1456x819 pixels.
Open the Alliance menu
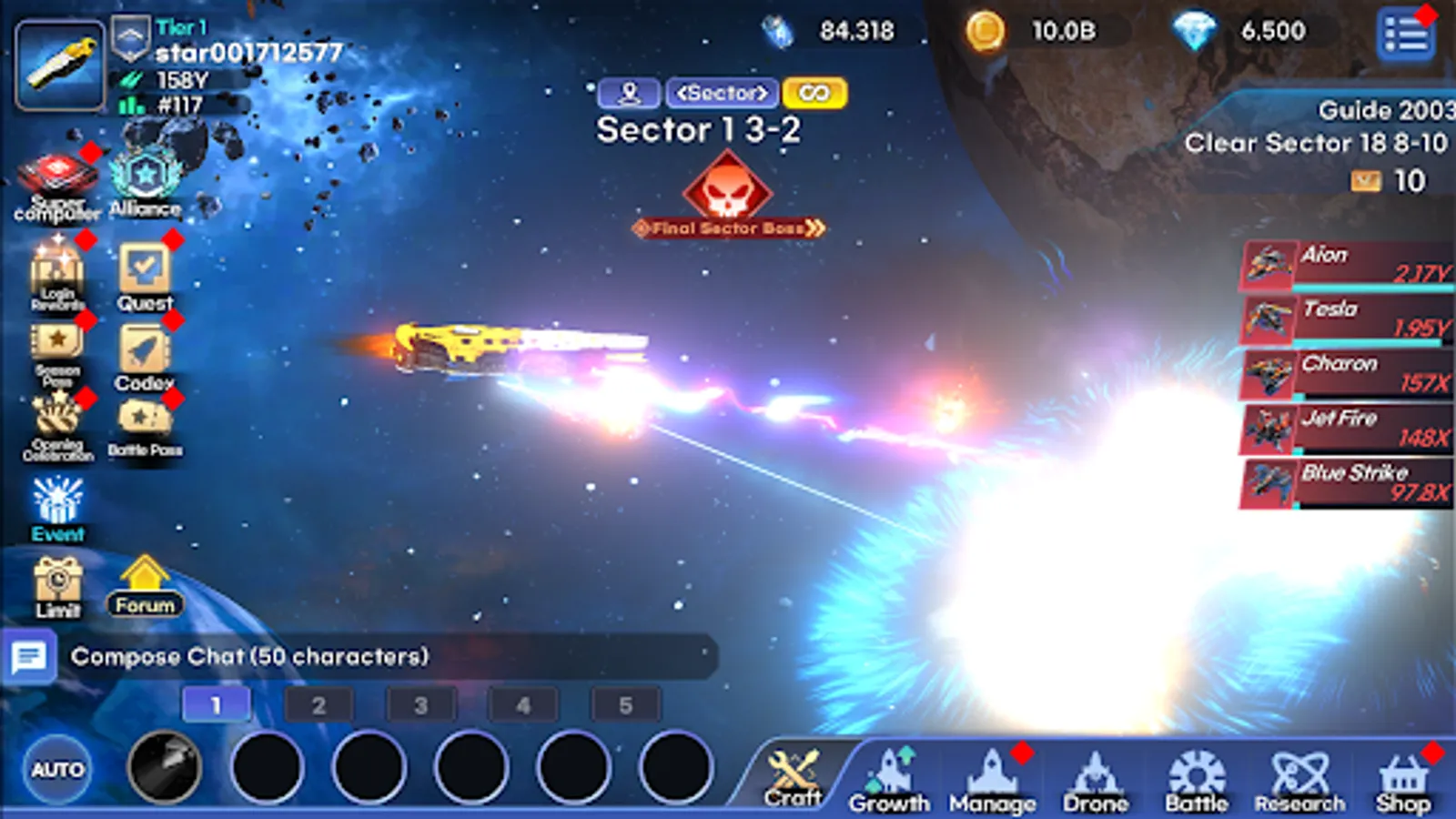[146, 177]
